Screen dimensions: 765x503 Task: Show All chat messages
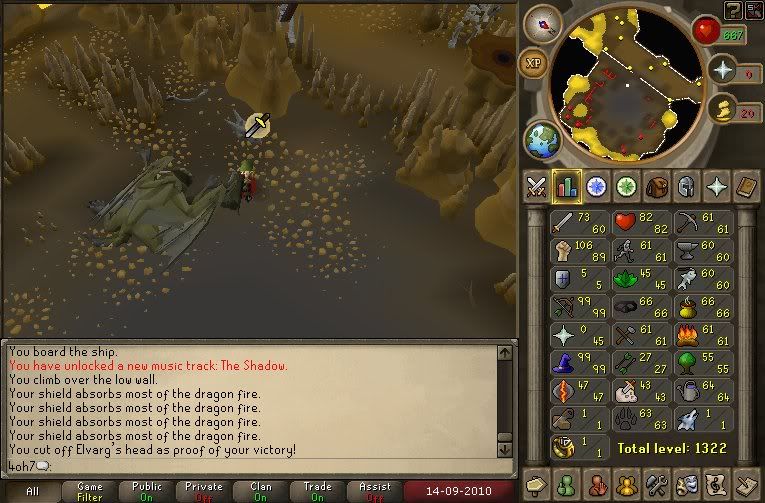[33, 492]
